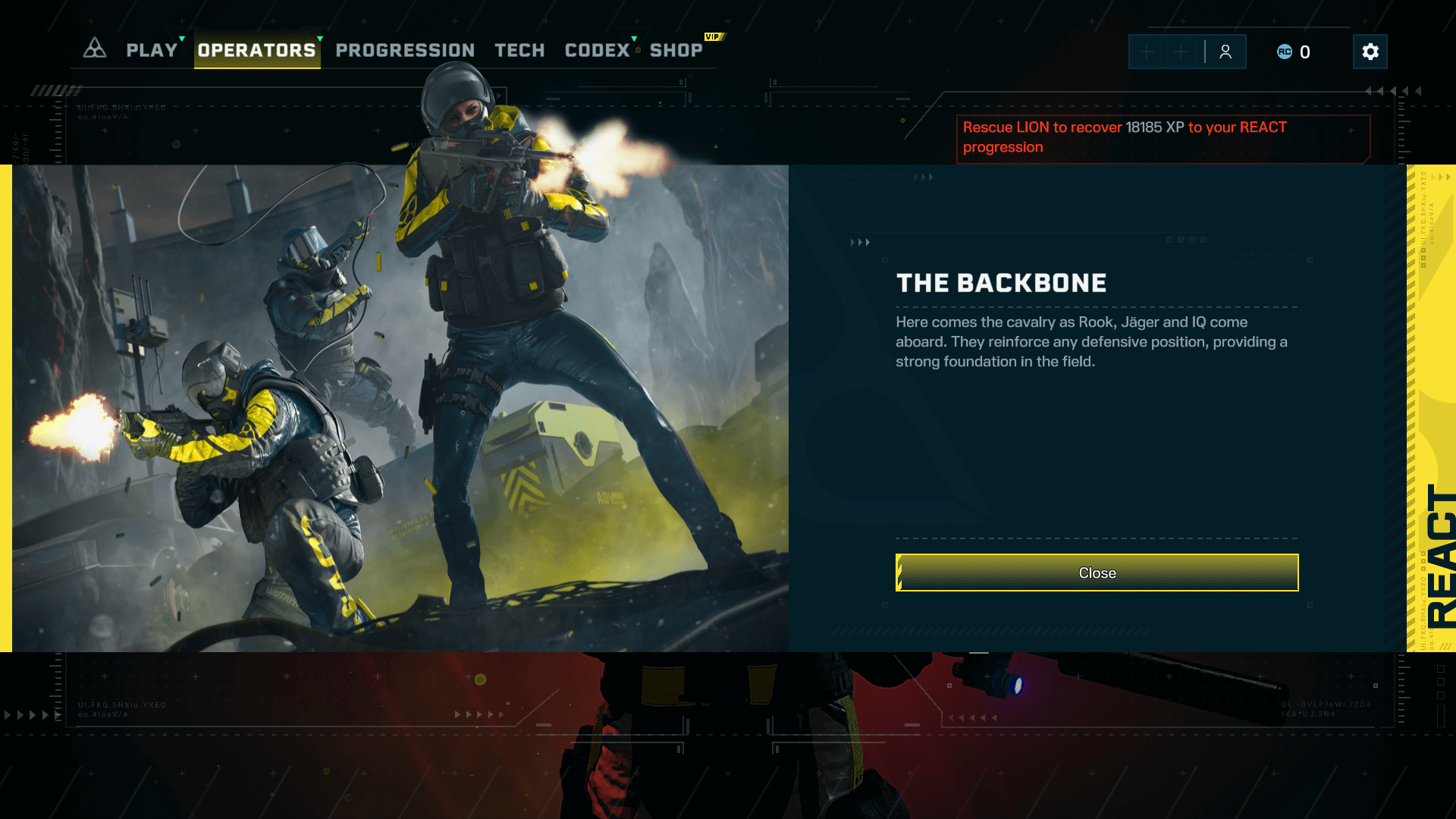Open the Settings via the gear icon
The height and width of the screenshot is (819, 1456).
coord(1370,52)
